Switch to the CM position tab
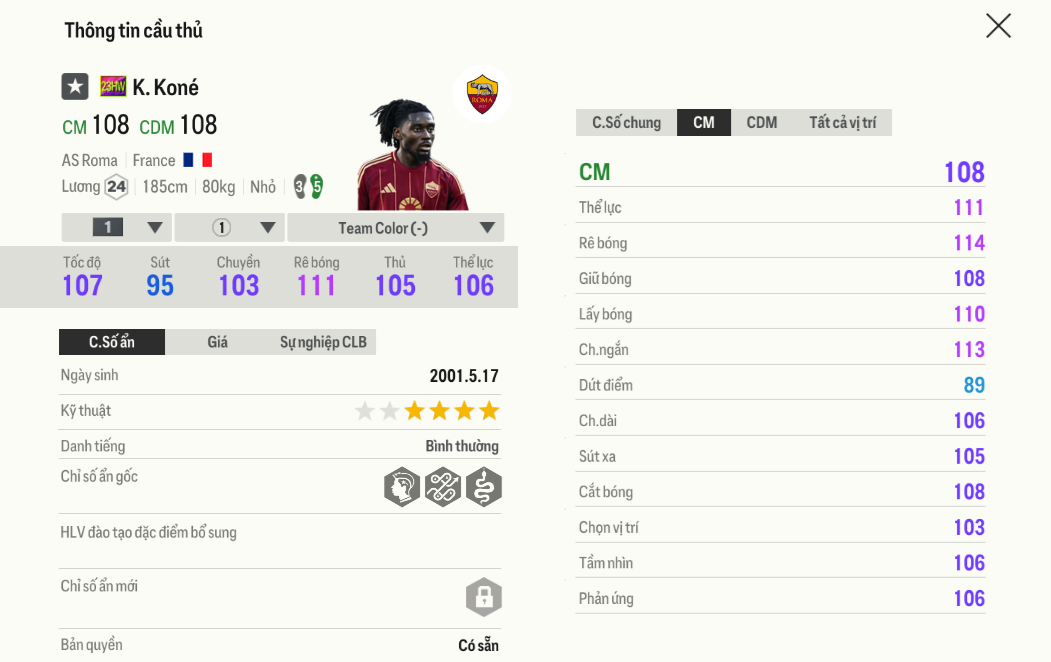Viewport: 1051px width, 662px height. pyautogui.click(x=704, y=122)
